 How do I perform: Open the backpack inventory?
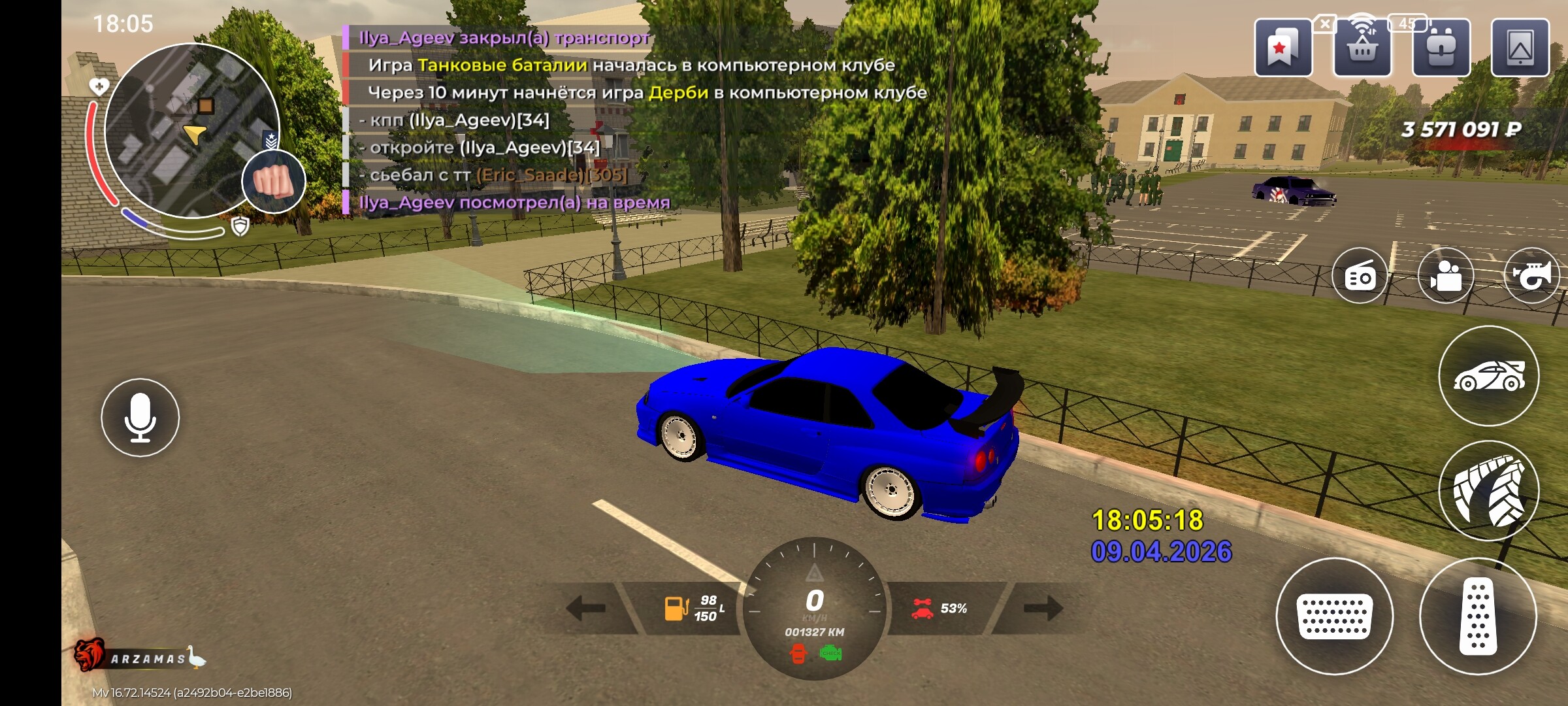click(1441, 48)
